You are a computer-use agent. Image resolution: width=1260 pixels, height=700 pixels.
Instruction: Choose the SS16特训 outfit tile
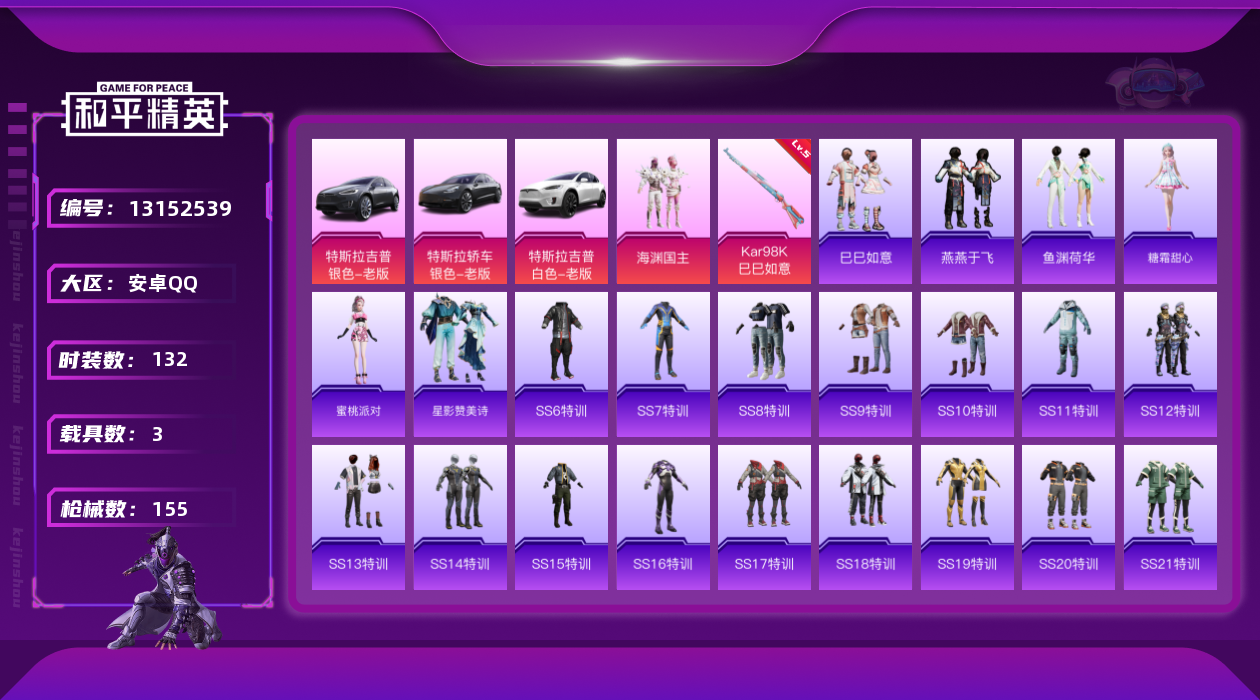(663, 517)
